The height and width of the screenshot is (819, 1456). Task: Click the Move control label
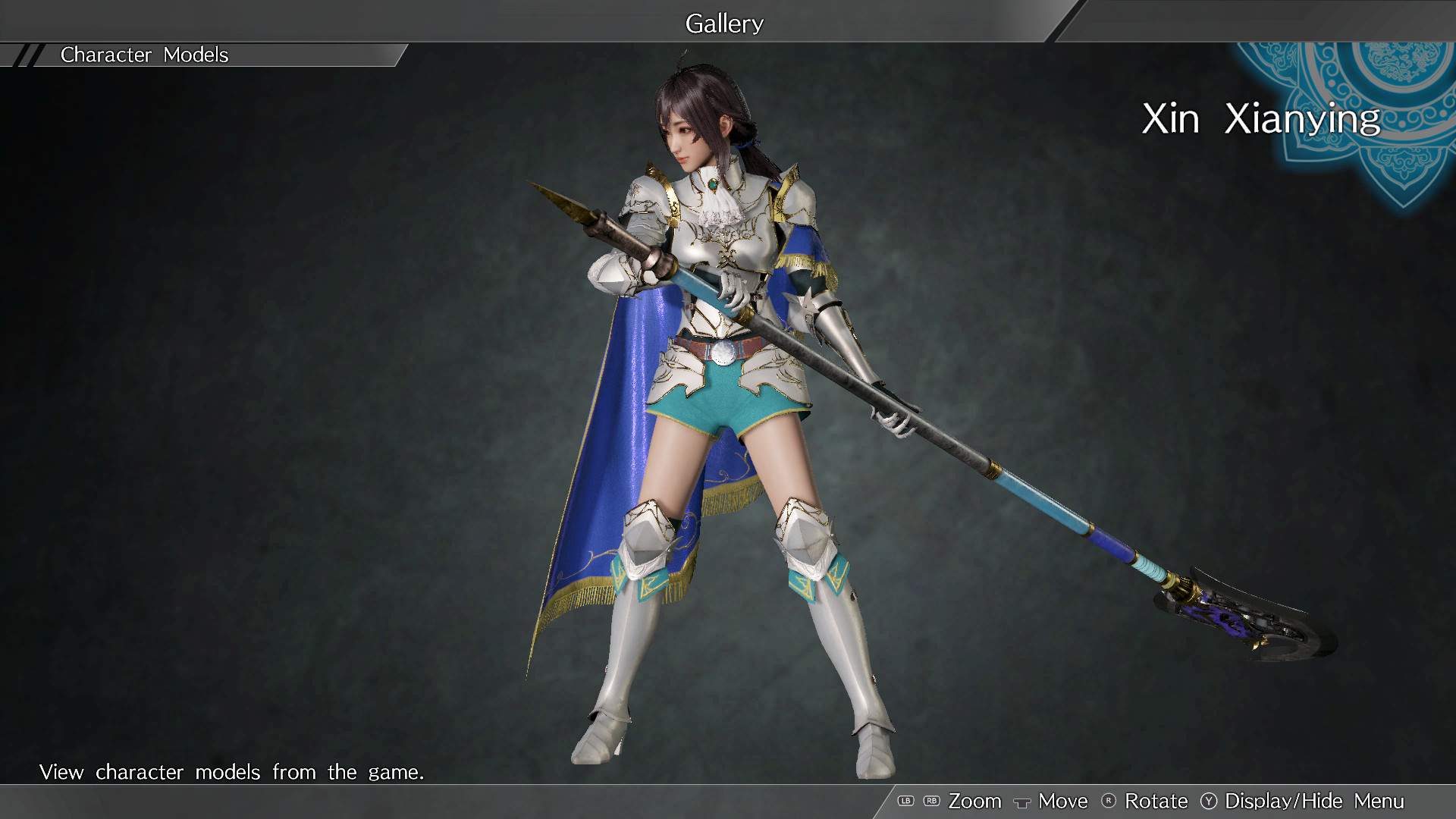click(1064, 801)
